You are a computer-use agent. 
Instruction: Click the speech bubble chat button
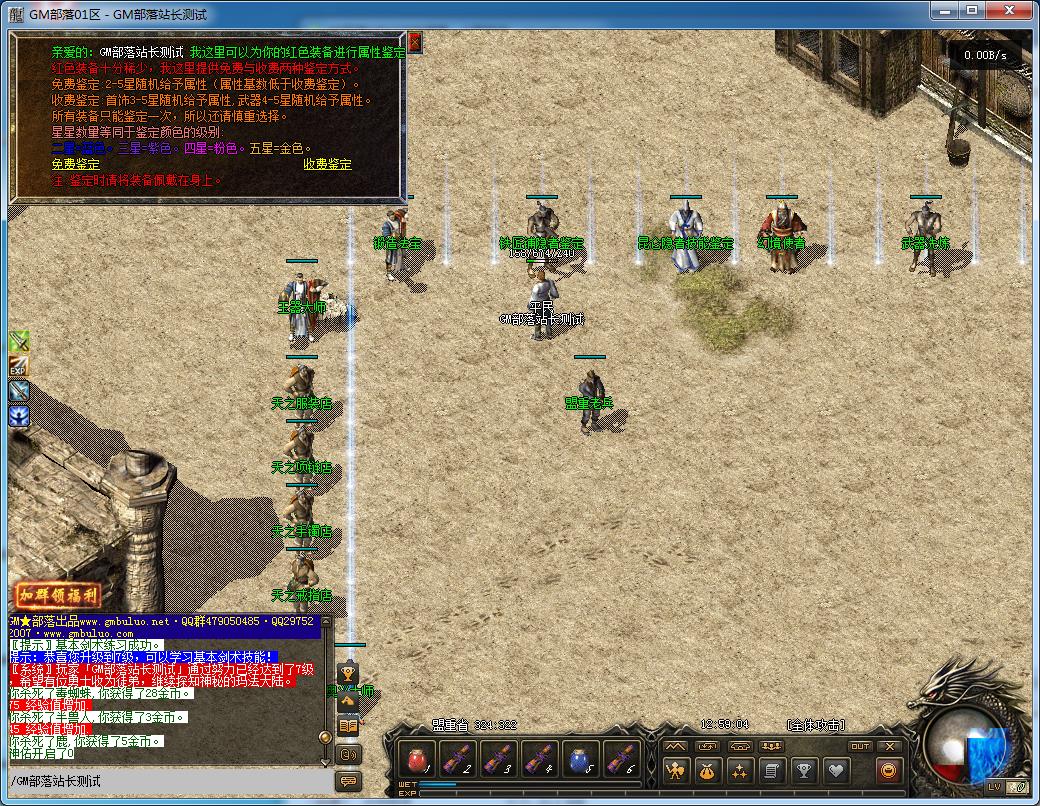click(348, 781)
